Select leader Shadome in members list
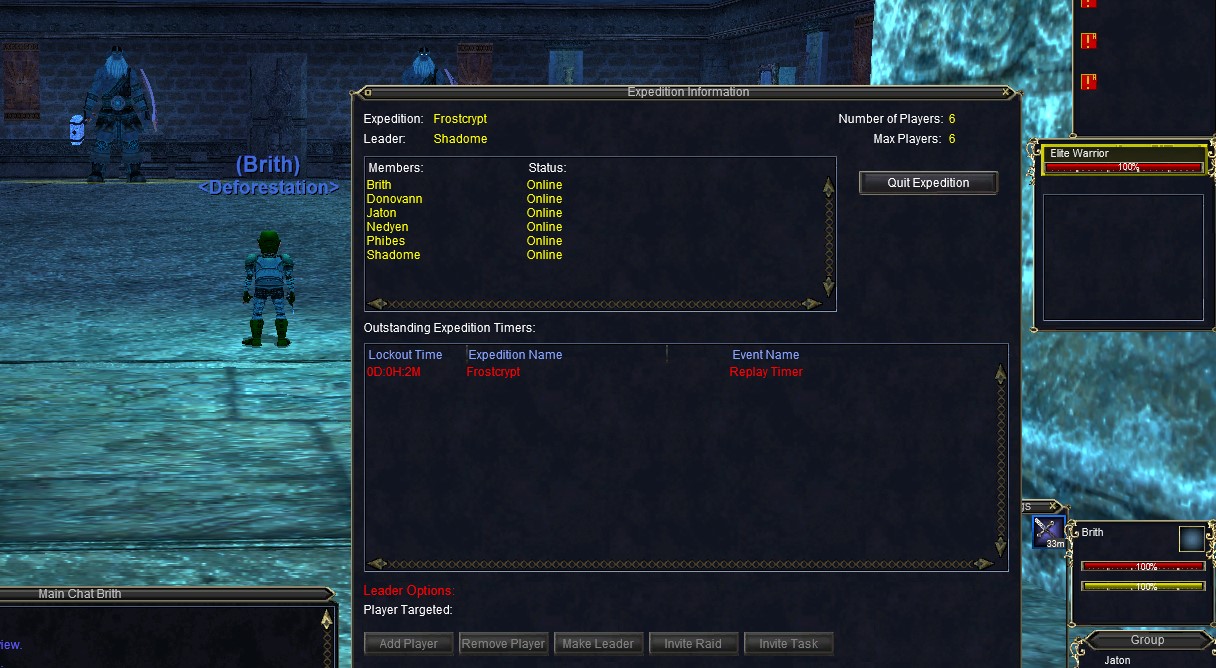1216x668 pixels. point(393,255)
